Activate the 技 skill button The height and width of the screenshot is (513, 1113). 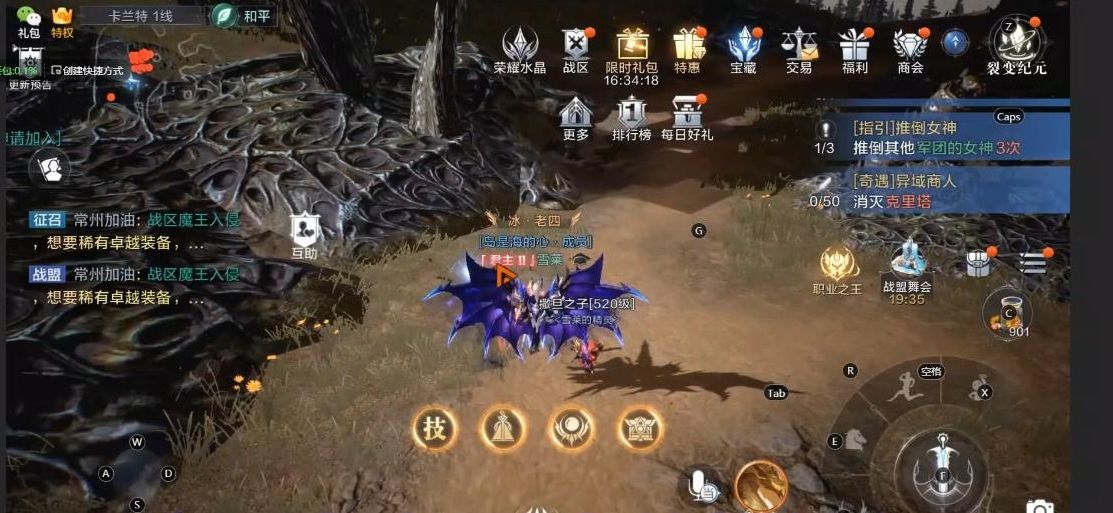(434, 429)
